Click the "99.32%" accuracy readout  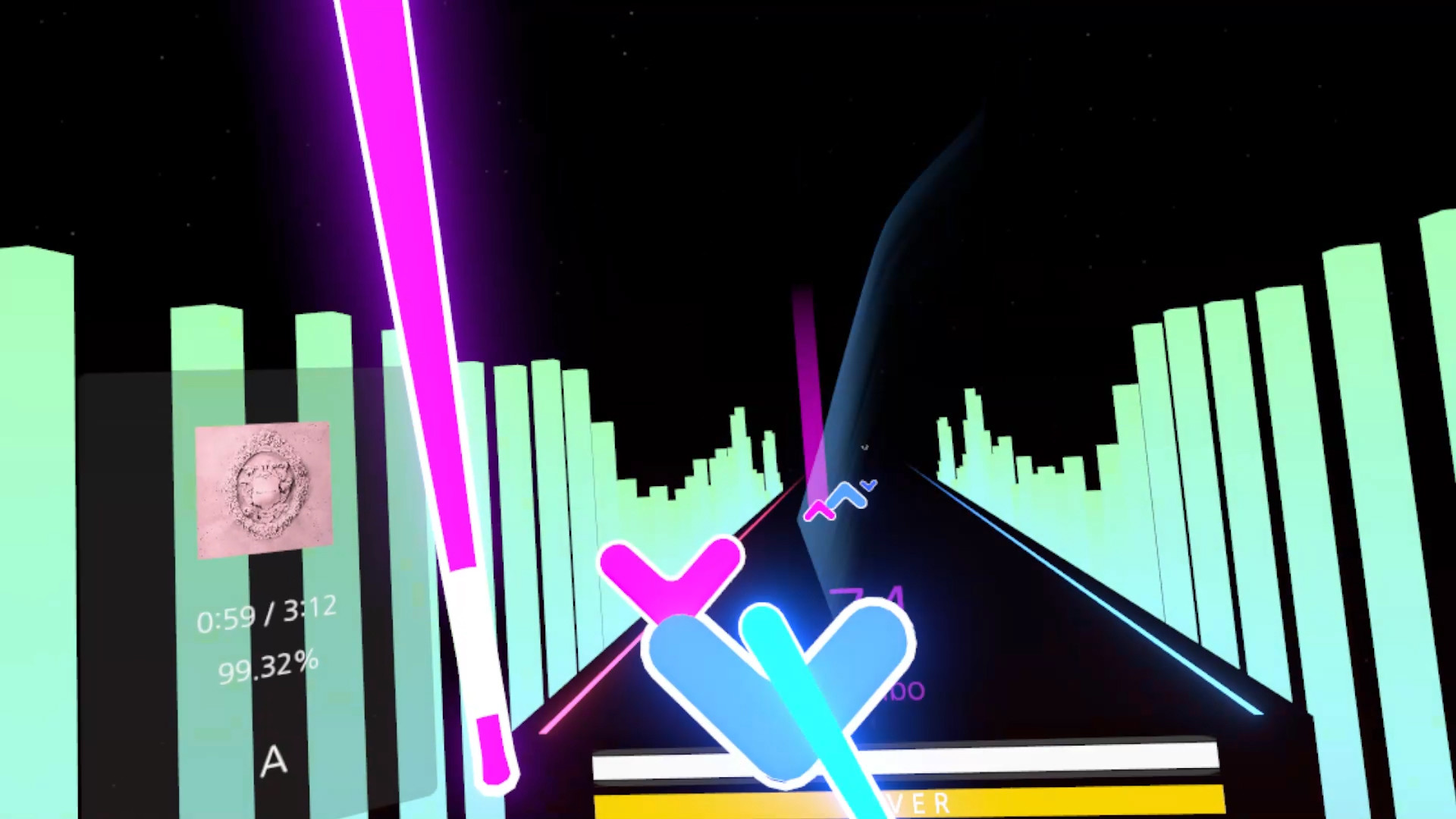coord(269,667)
